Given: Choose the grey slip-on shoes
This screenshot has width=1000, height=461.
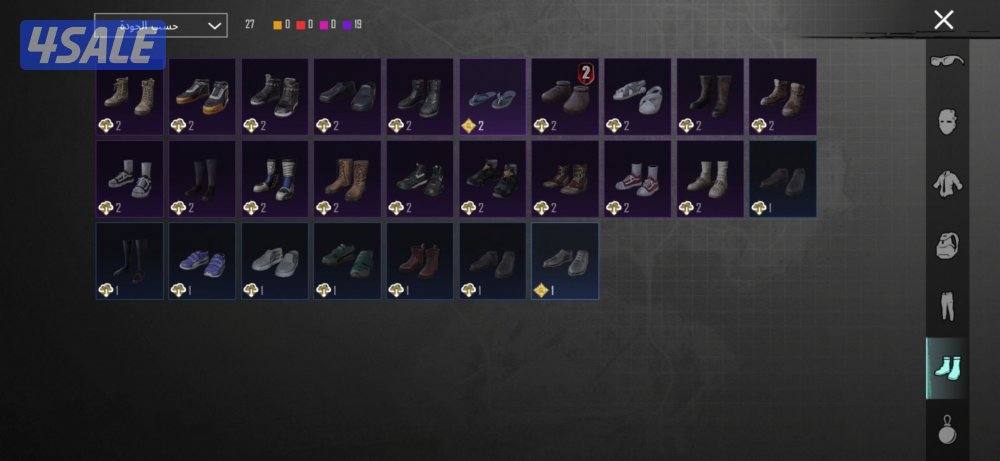Looking at the screenshot, I should coord(274,261).
